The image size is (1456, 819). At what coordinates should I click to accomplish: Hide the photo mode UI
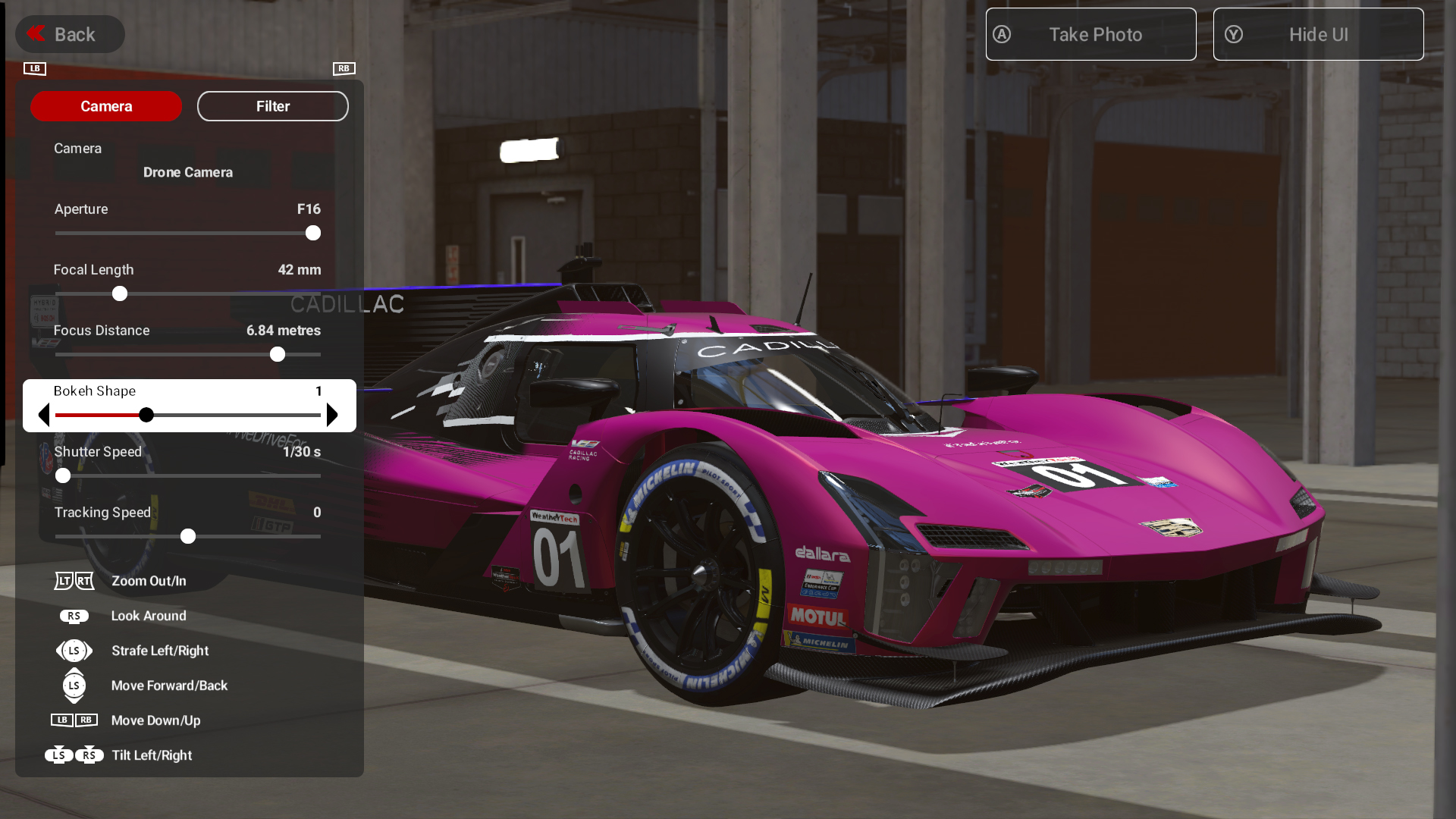(x=1318, y=34)
